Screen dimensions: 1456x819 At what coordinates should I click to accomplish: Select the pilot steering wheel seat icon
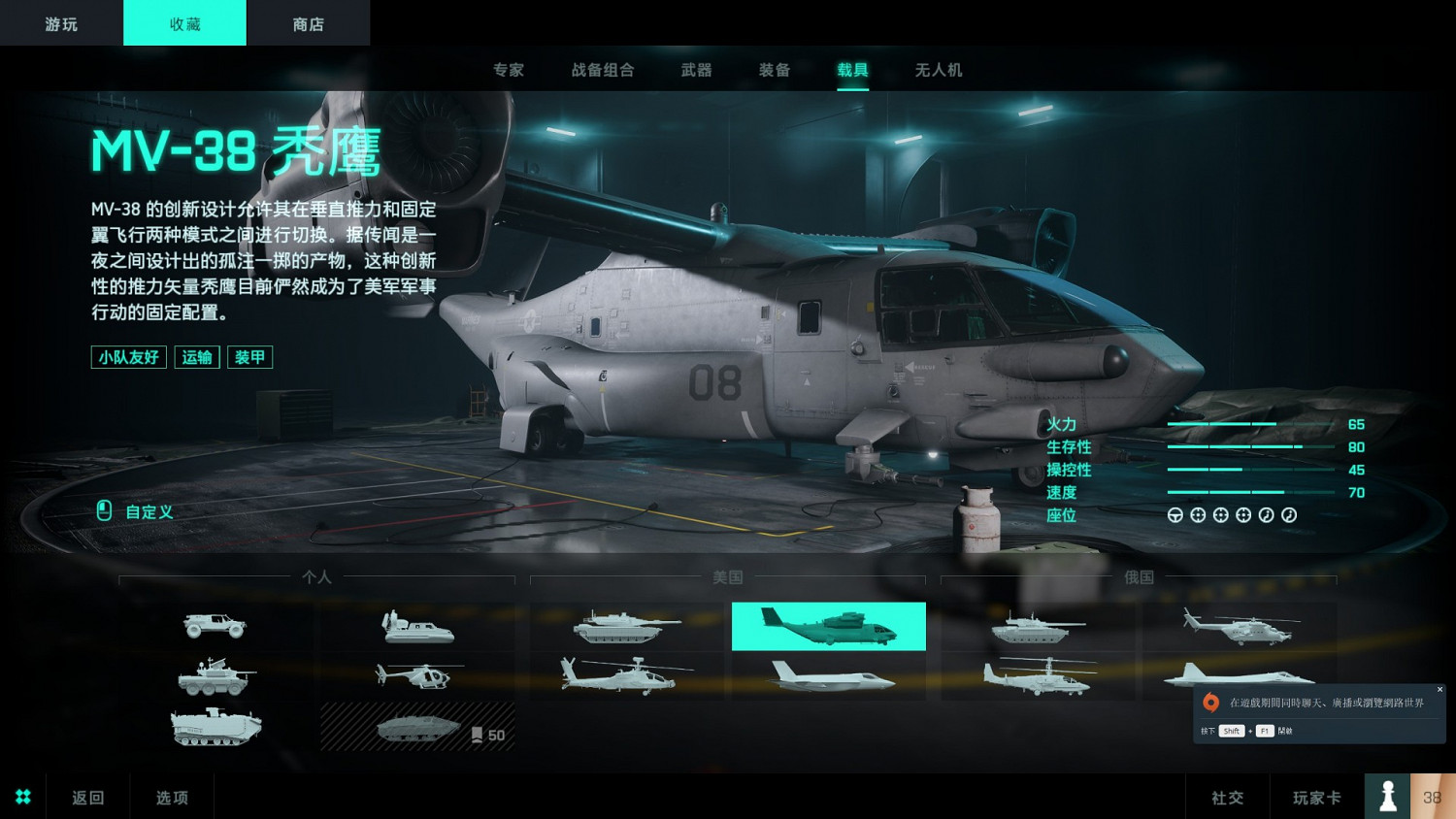(x=1175, y=514)
